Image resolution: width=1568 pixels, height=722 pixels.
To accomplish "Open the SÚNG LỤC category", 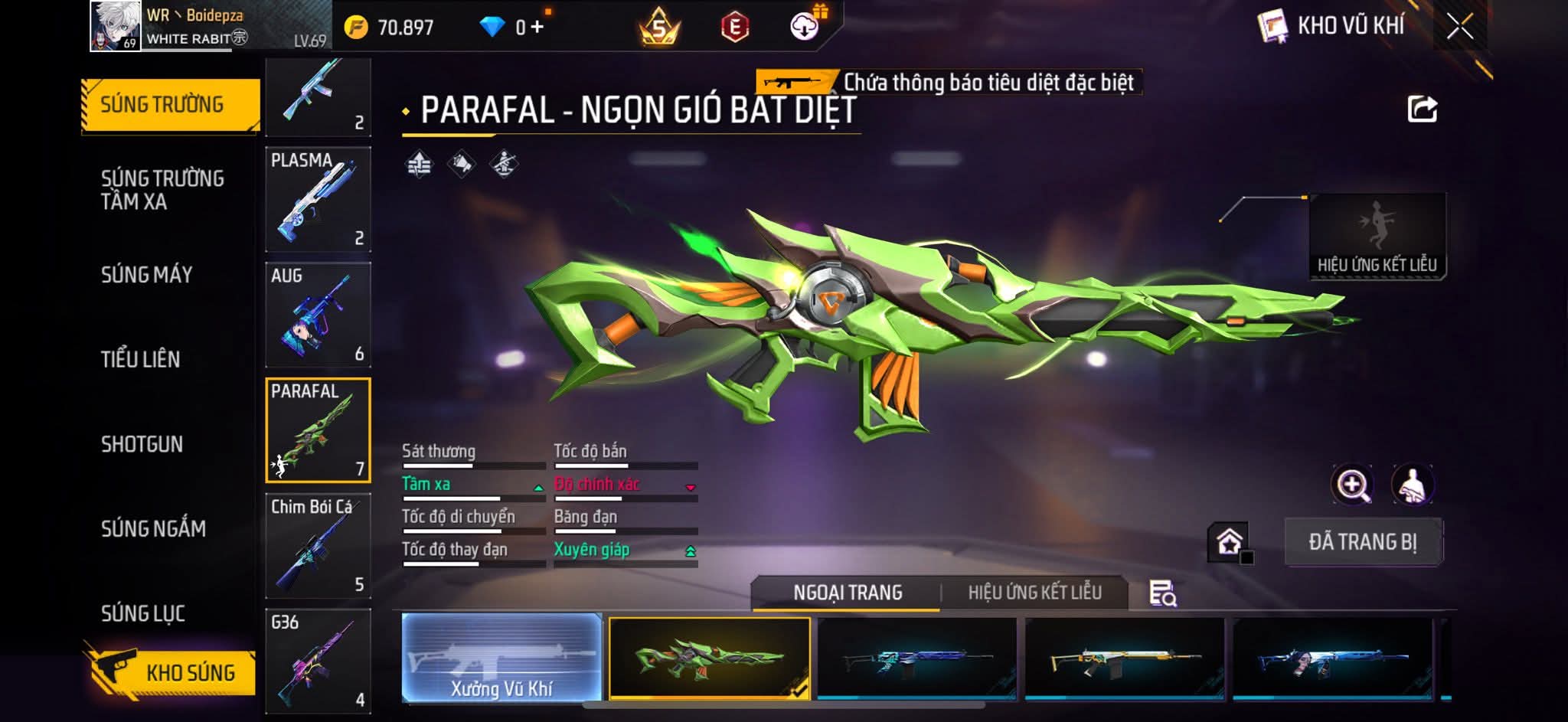I will click(x=143, y=613).
